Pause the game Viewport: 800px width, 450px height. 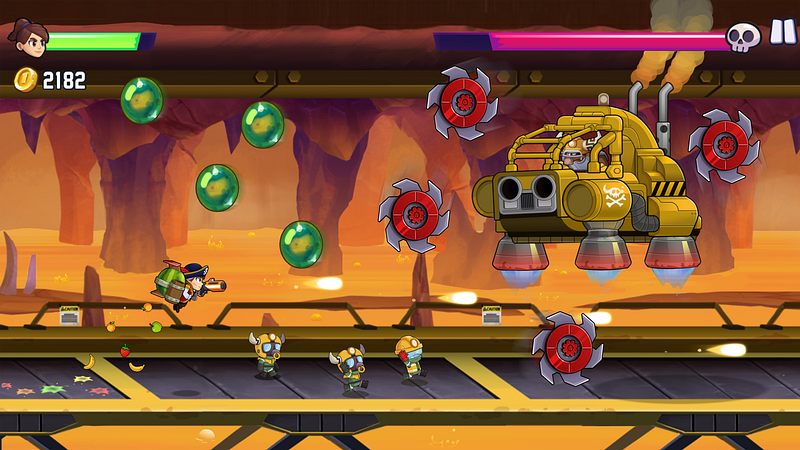click(779, 34)
